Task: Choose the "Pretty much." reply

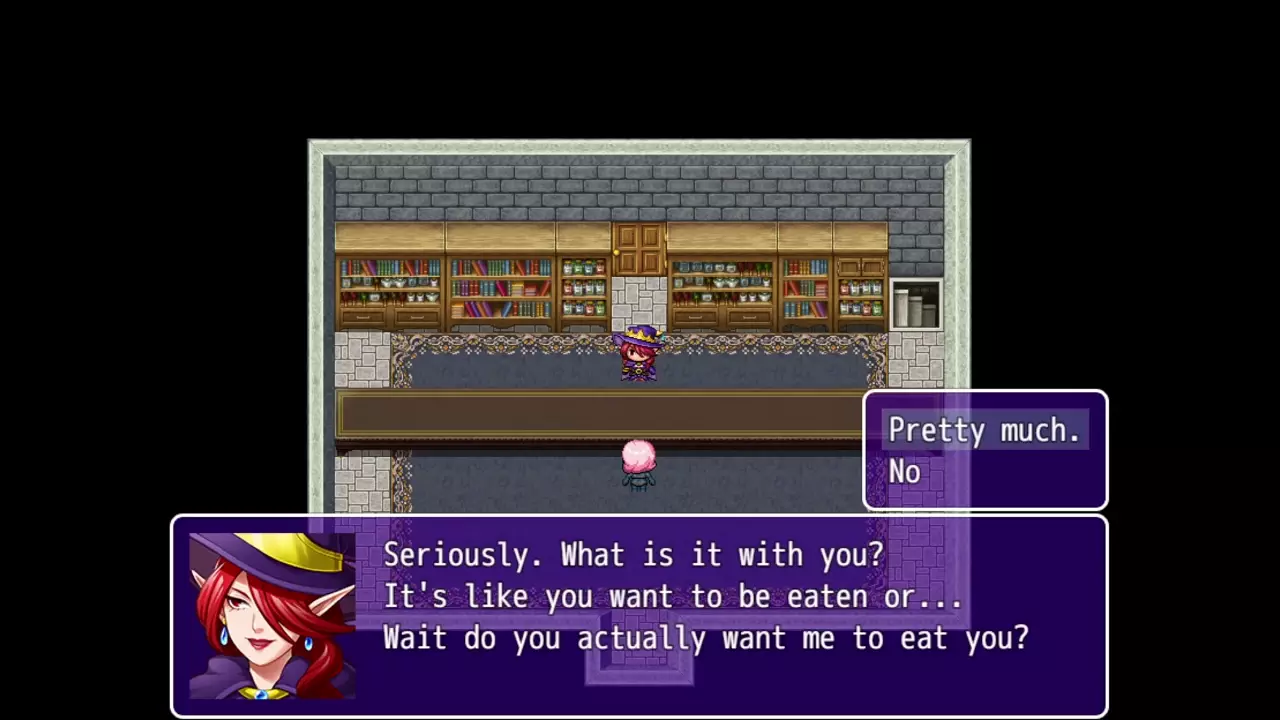Action: tap(984, 430)
